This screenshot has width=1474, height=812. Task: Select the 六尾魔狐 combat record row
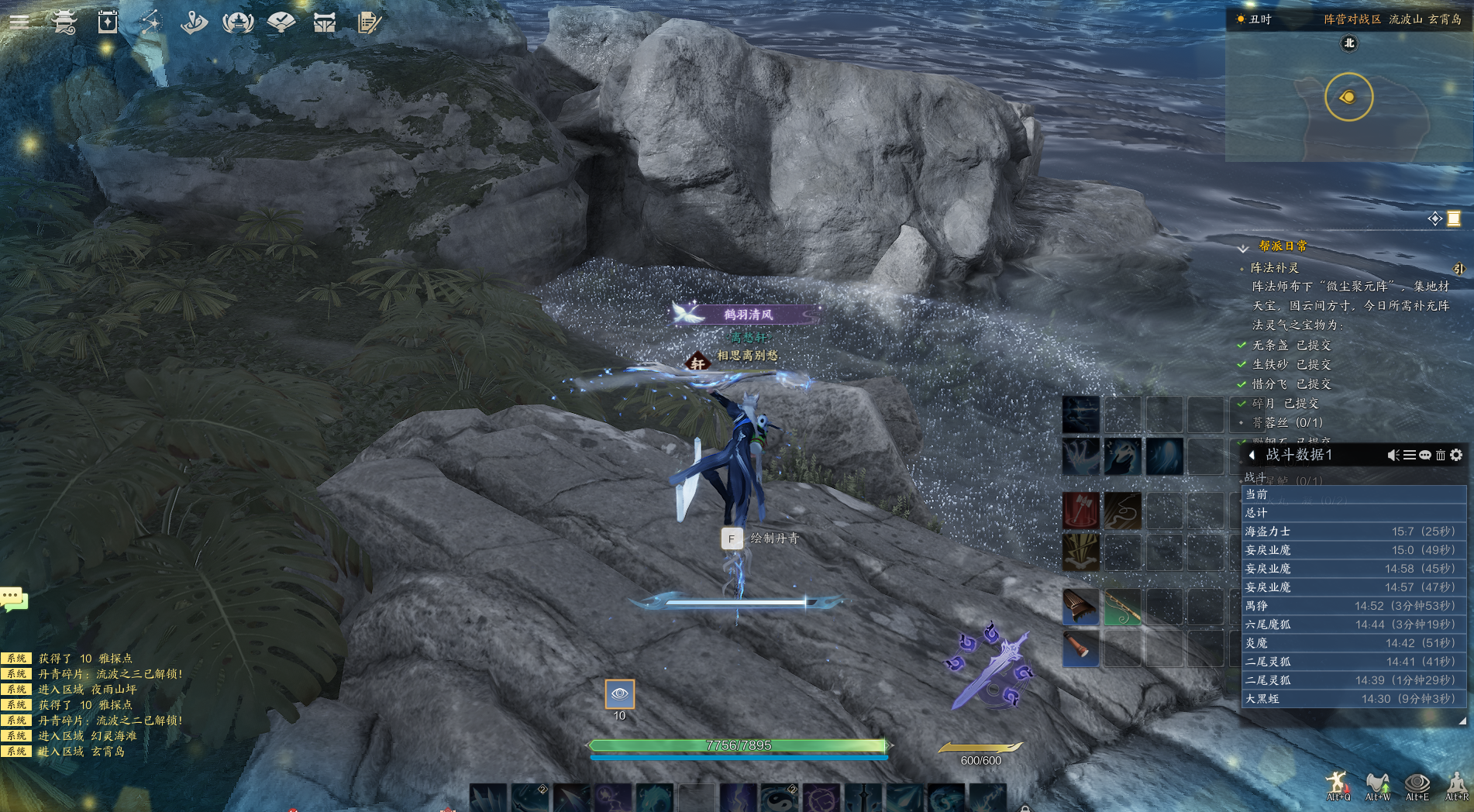point(1352,624)
